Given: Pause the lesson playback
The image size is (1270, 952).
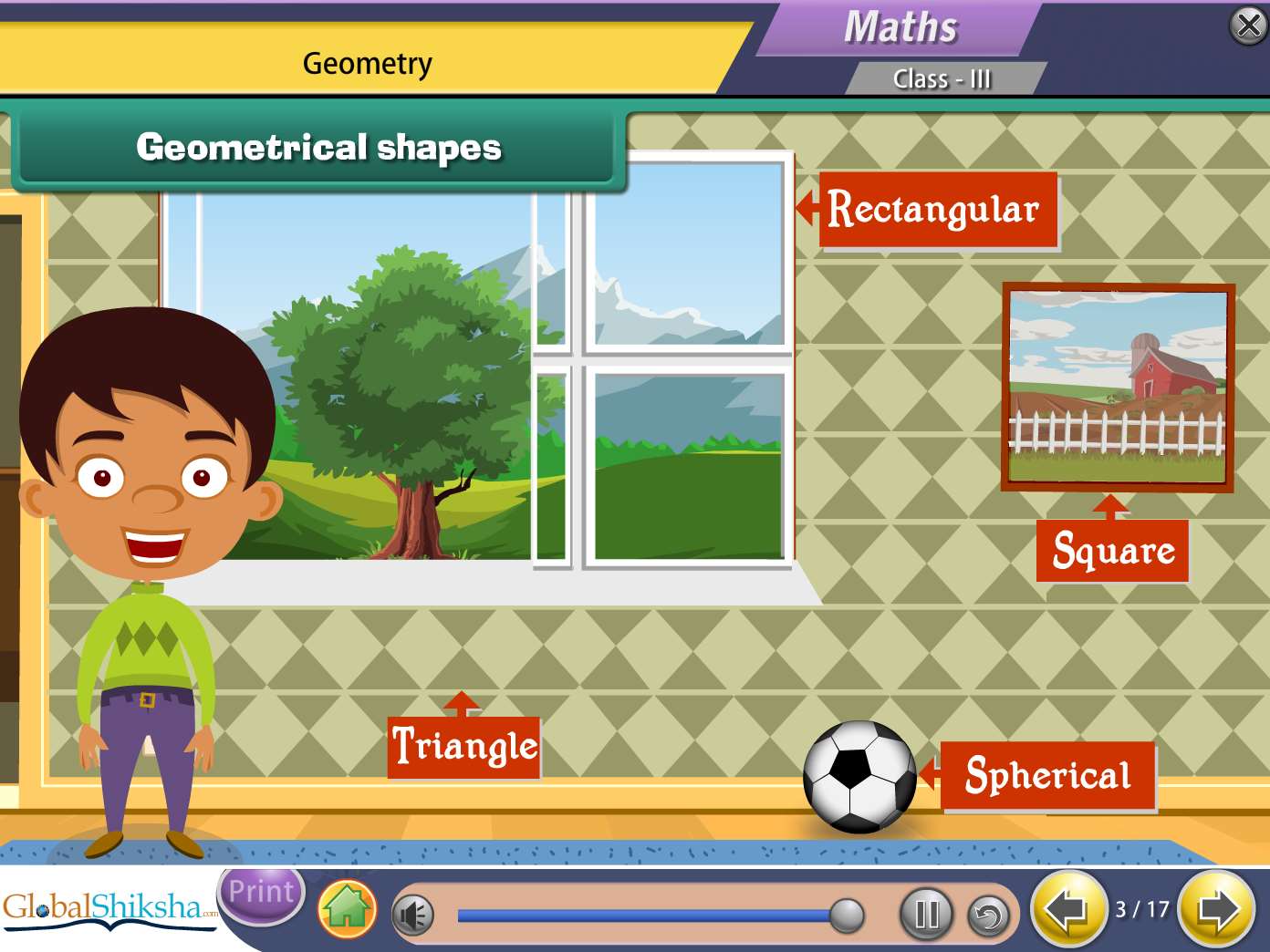Looking at the screenshot, I should click(926, 914).
